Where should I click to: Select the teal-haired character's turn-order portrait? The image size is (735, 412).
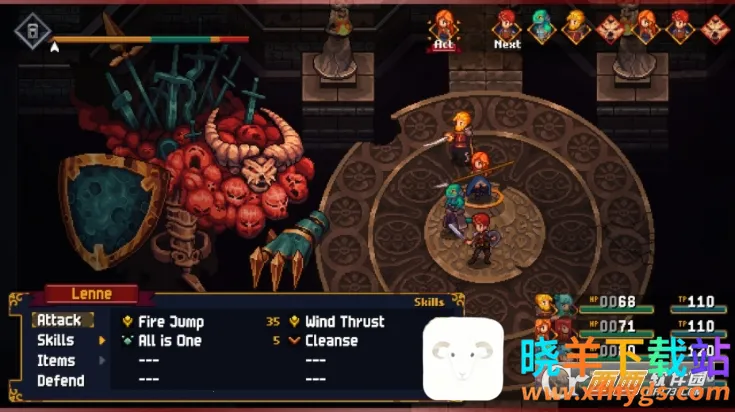(x=541, y=25)
